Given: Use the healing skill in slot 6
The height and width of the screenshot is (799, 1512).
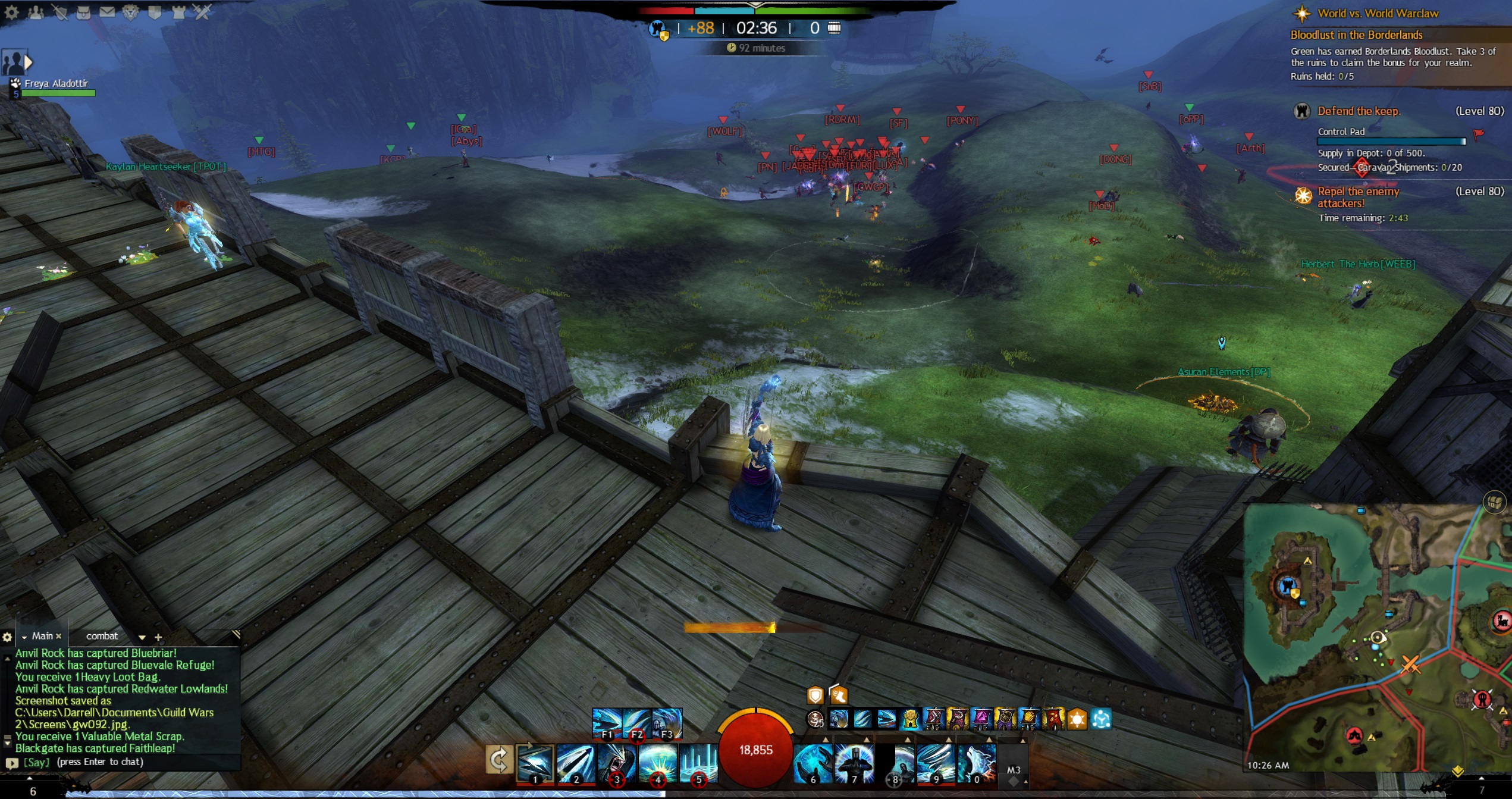Looking at the screenshot, I should (x=813, y=762).
